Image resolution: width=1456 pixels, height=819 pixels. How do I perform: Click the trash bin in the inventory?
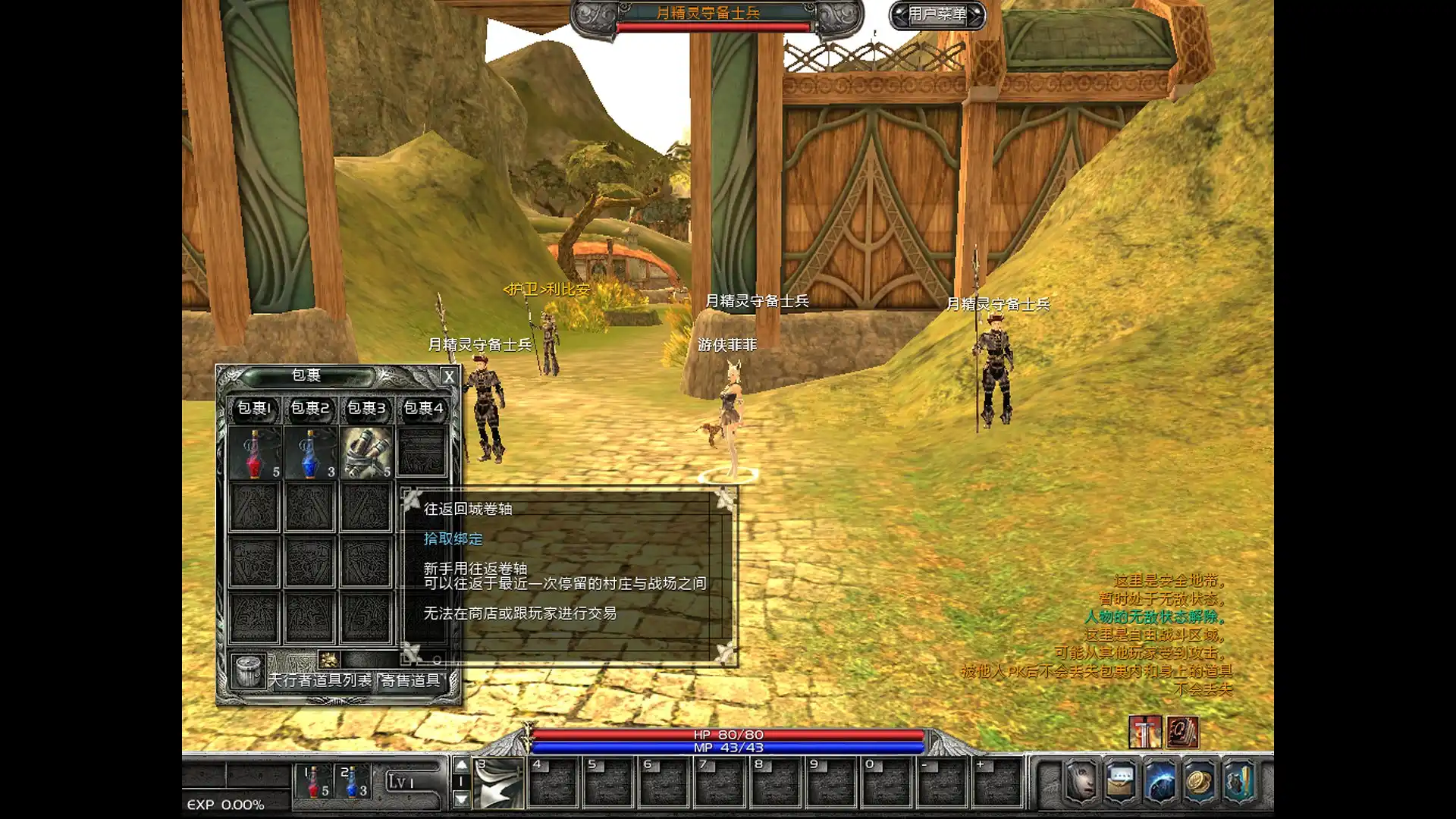(248, 671)
